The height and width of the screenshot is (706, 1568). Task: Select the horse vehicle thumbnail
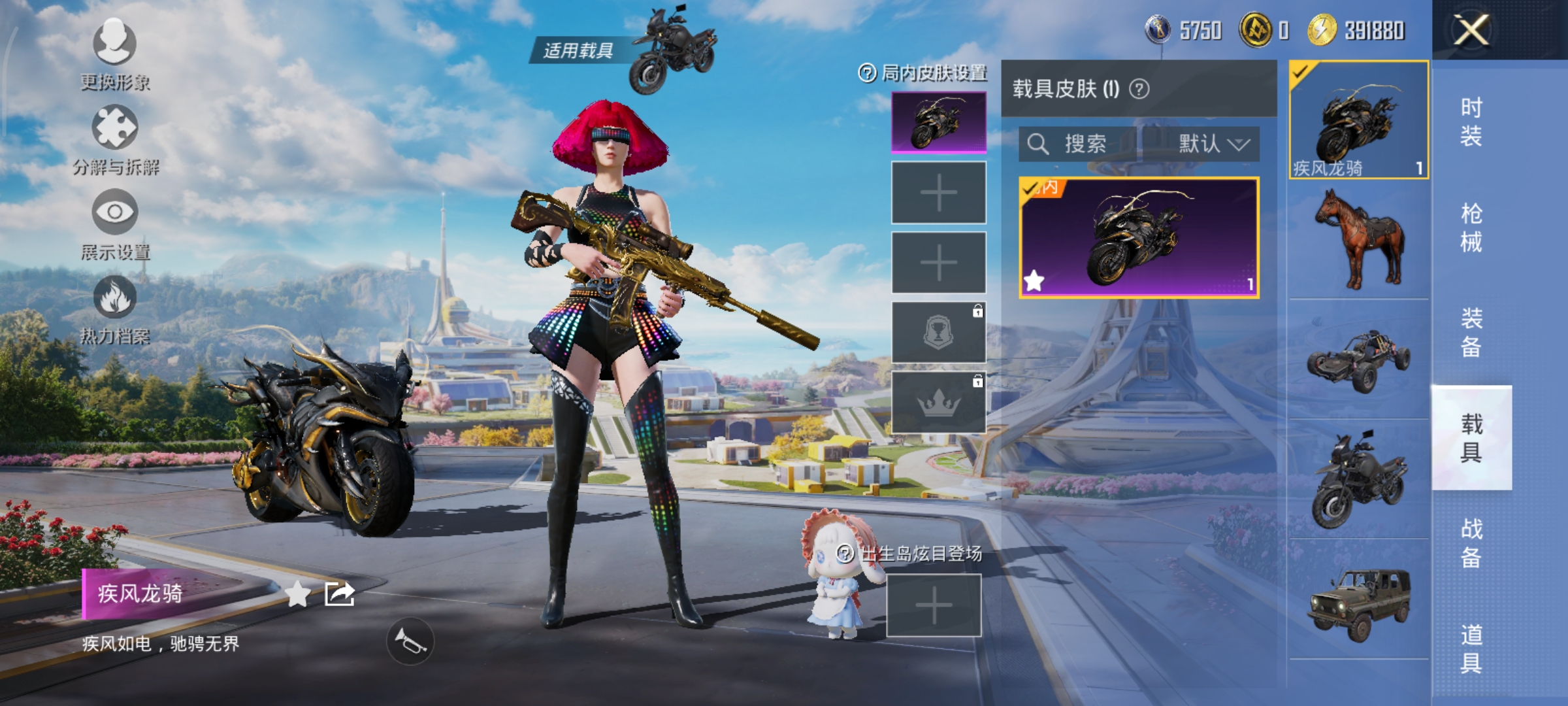click(1359, 239)
